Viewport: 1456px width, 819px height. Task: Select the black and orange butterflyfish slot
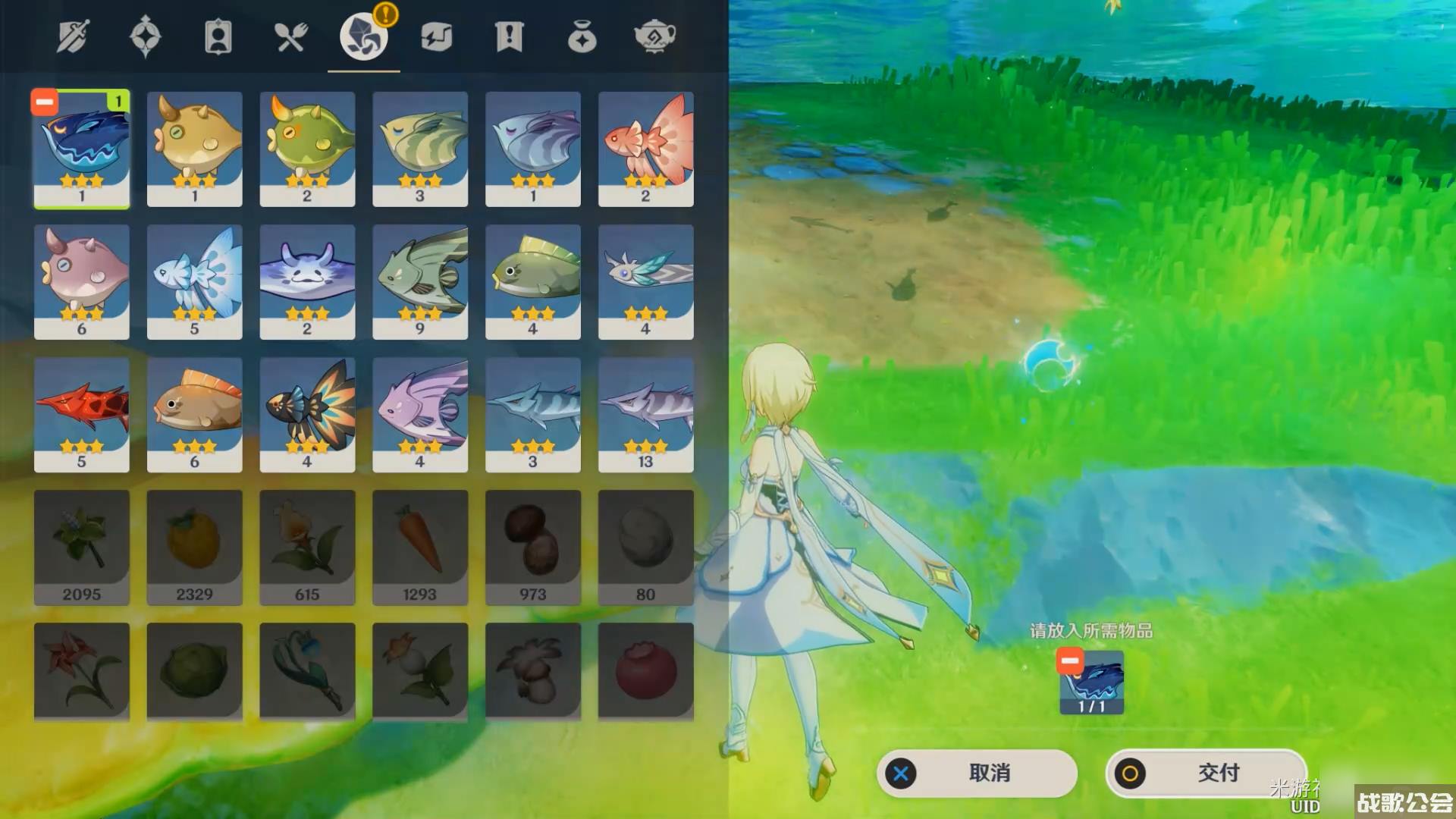307,414
